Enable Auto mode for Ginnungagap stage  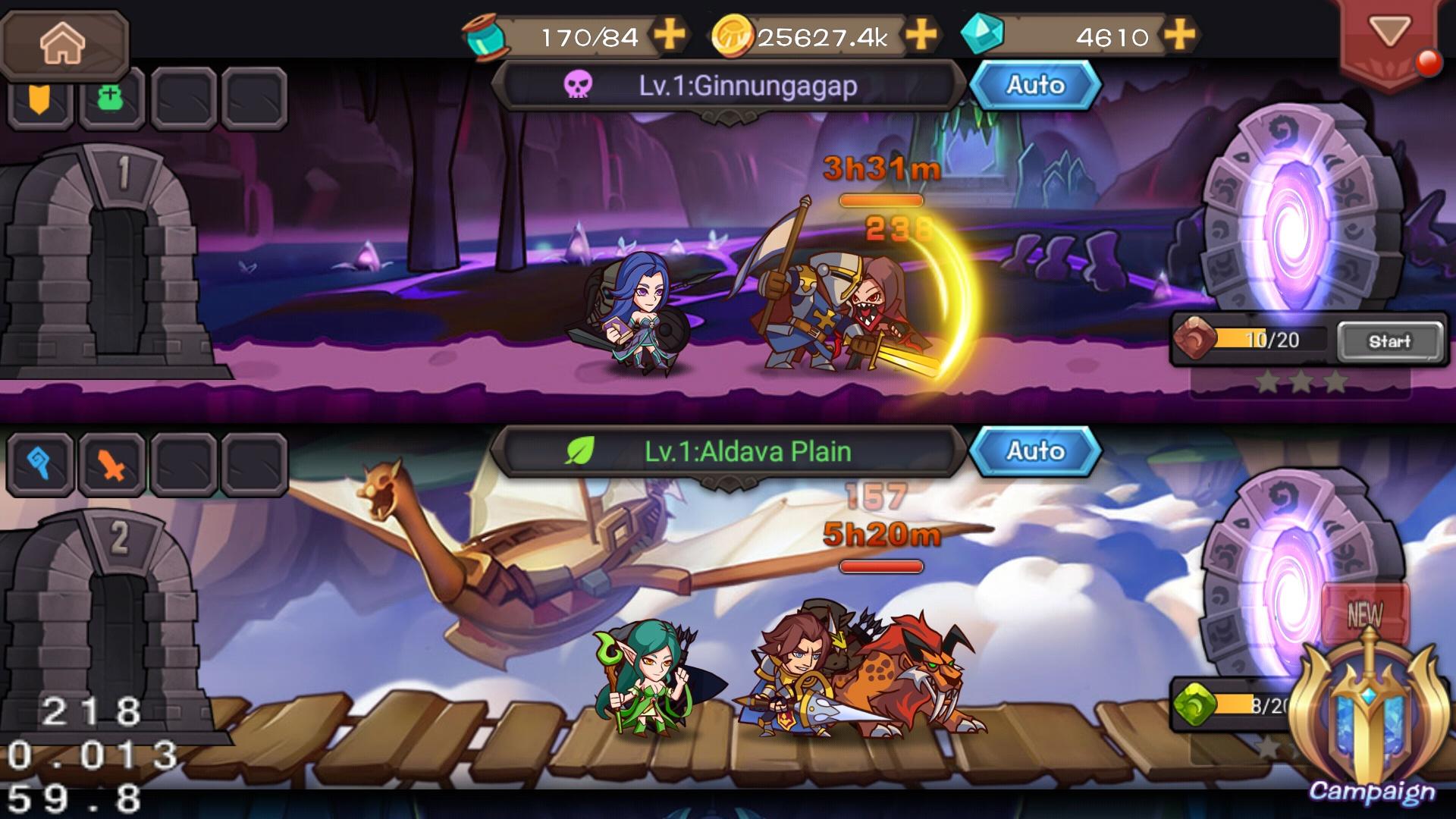tap(1037, 86)
